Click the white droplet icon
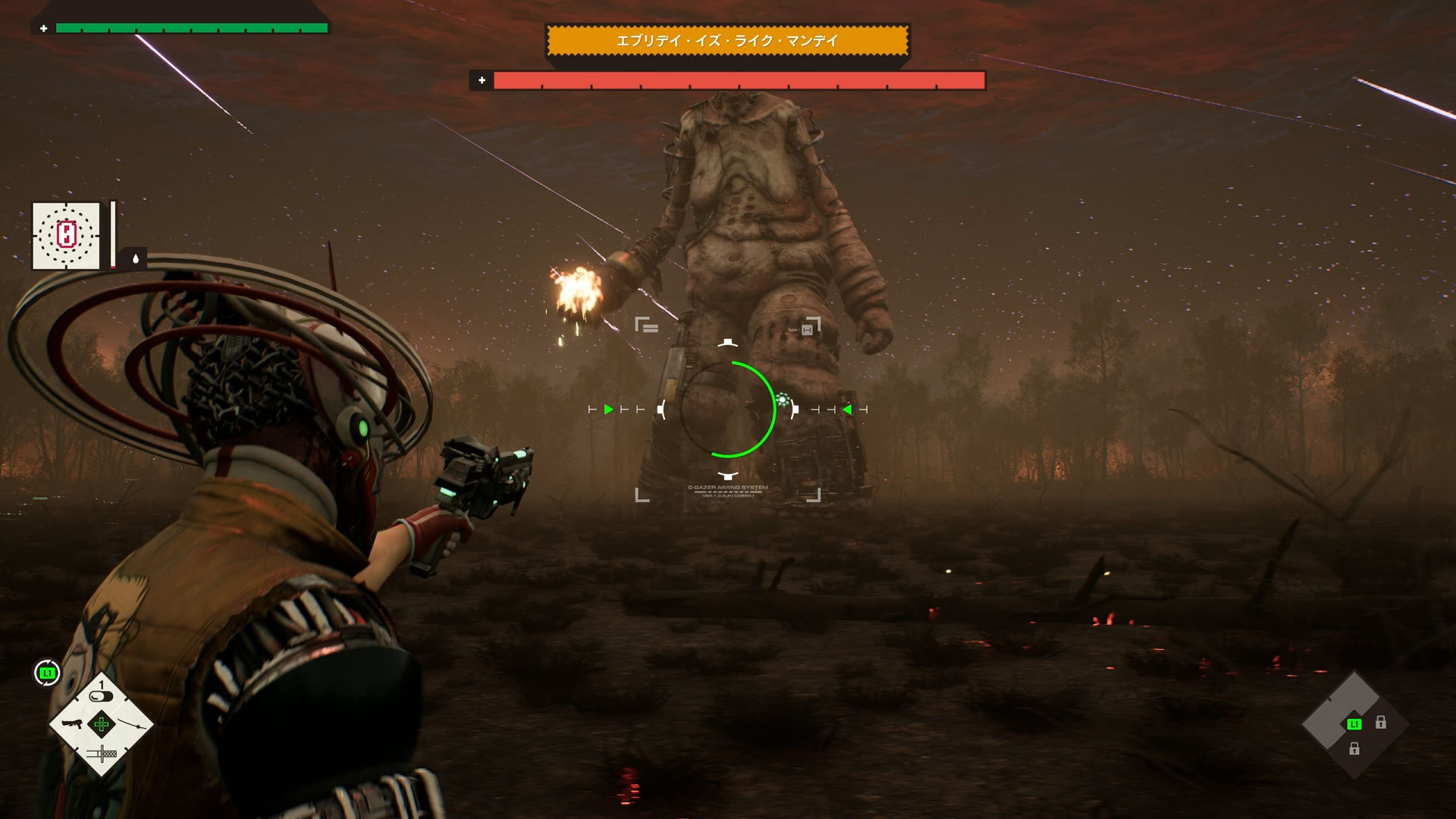Screen dimensions: 1456x819 [x=136, y=259]
